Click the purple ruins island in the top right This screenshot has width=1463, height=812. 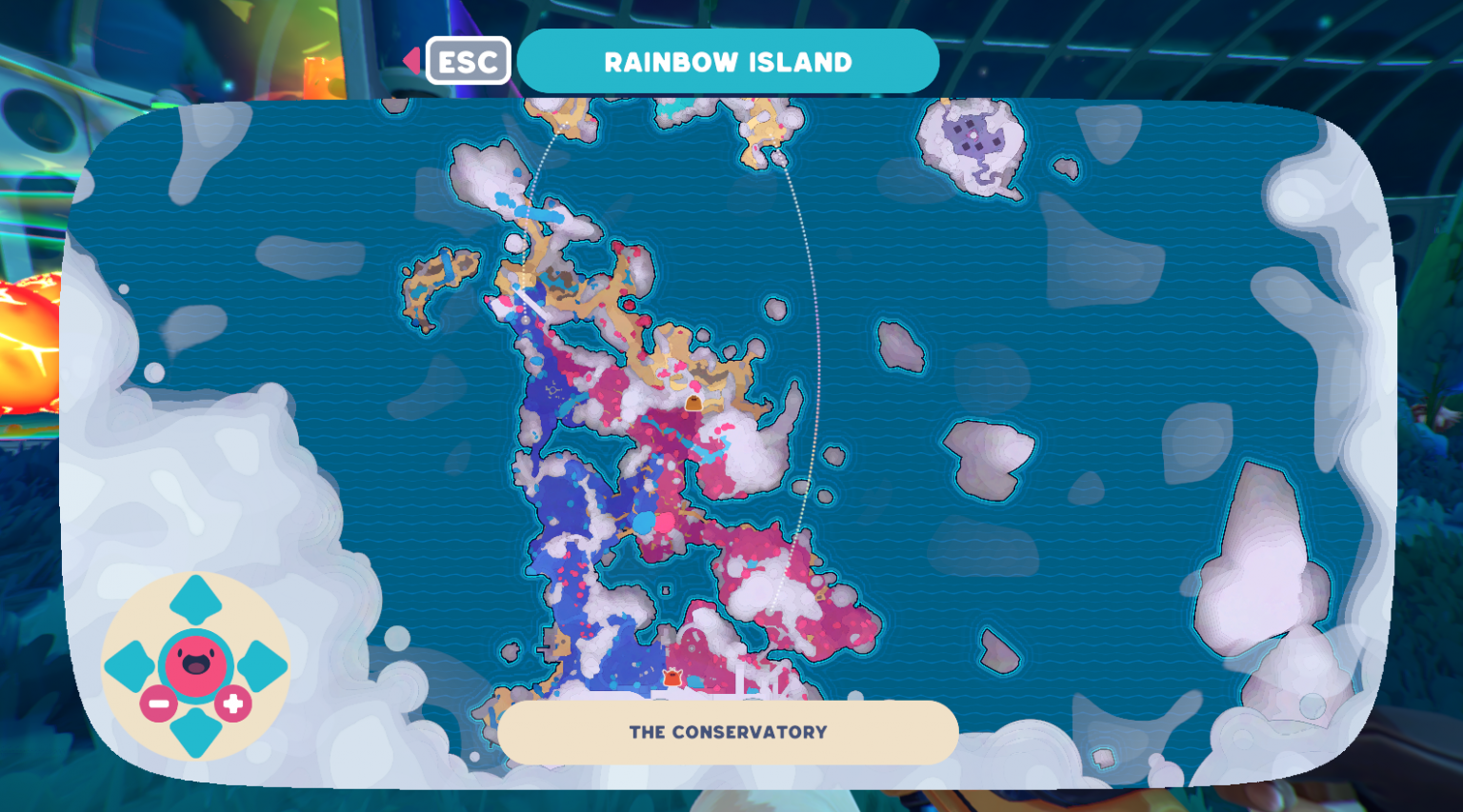click(x=973, y=133)
